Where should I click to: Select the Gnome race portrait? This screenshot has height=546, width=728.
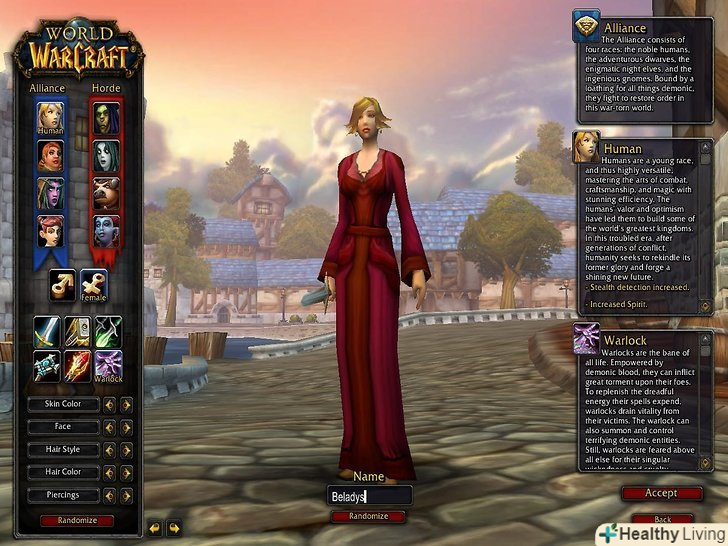51,230
